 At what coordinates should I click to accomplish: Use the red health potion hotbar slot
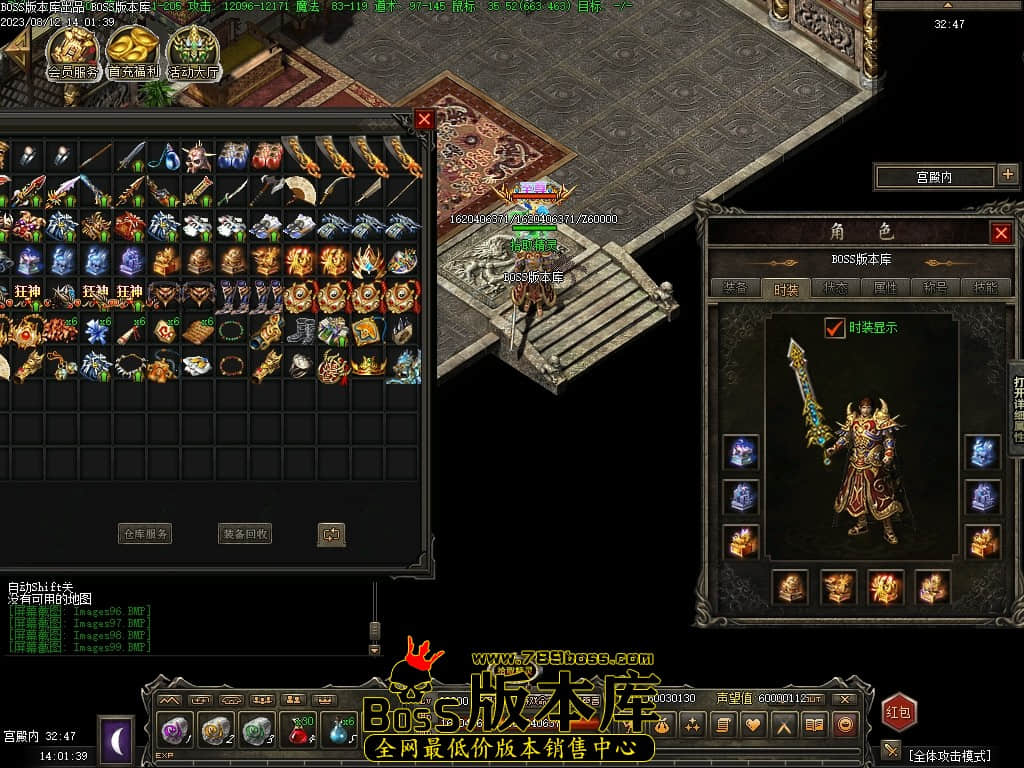[299, 732]
